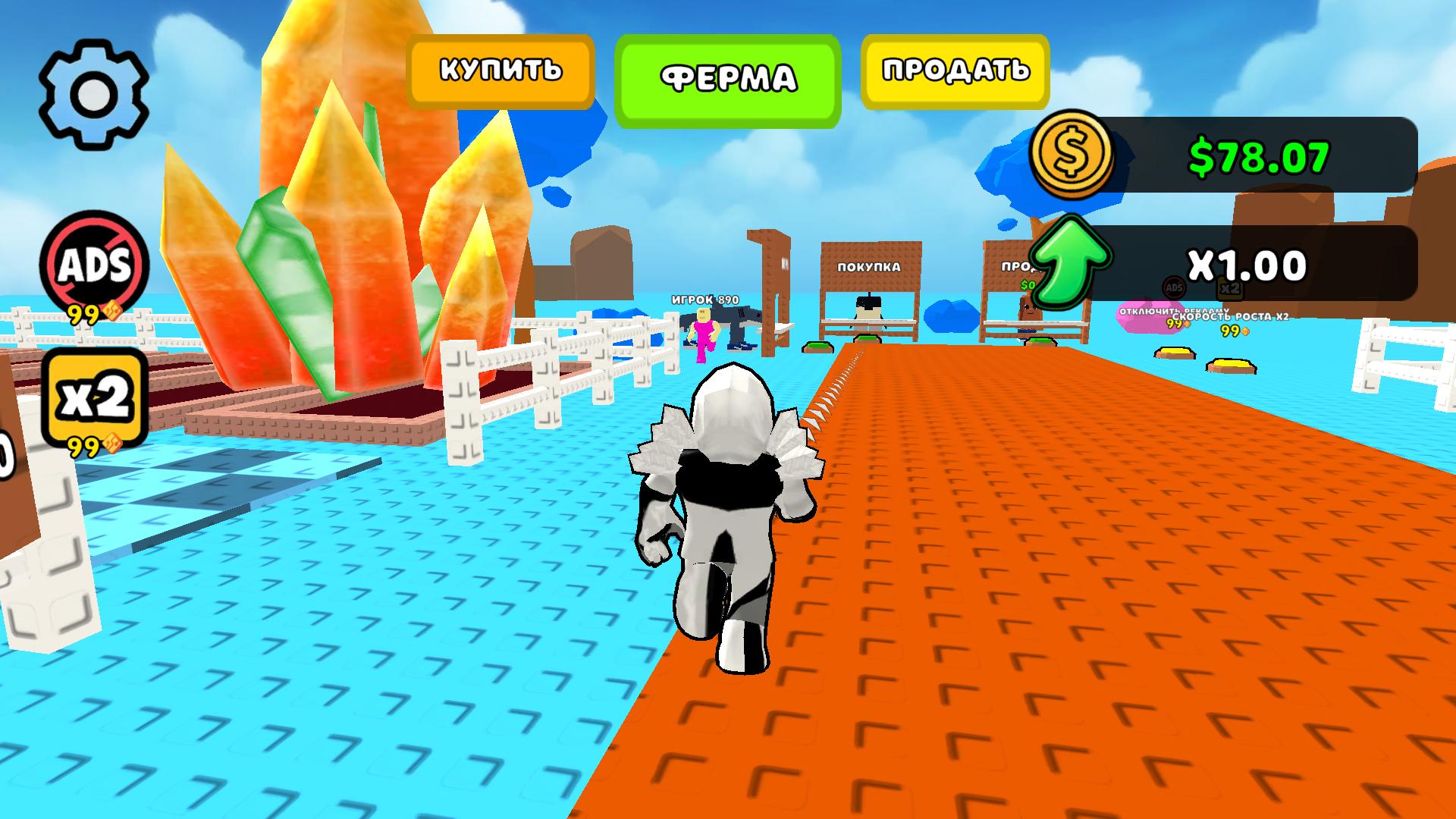Enable СКОРОСТЬ РОСТА X2 upgrade
Viewport: 1456px width, 819px height.
tap(1232, 315)
